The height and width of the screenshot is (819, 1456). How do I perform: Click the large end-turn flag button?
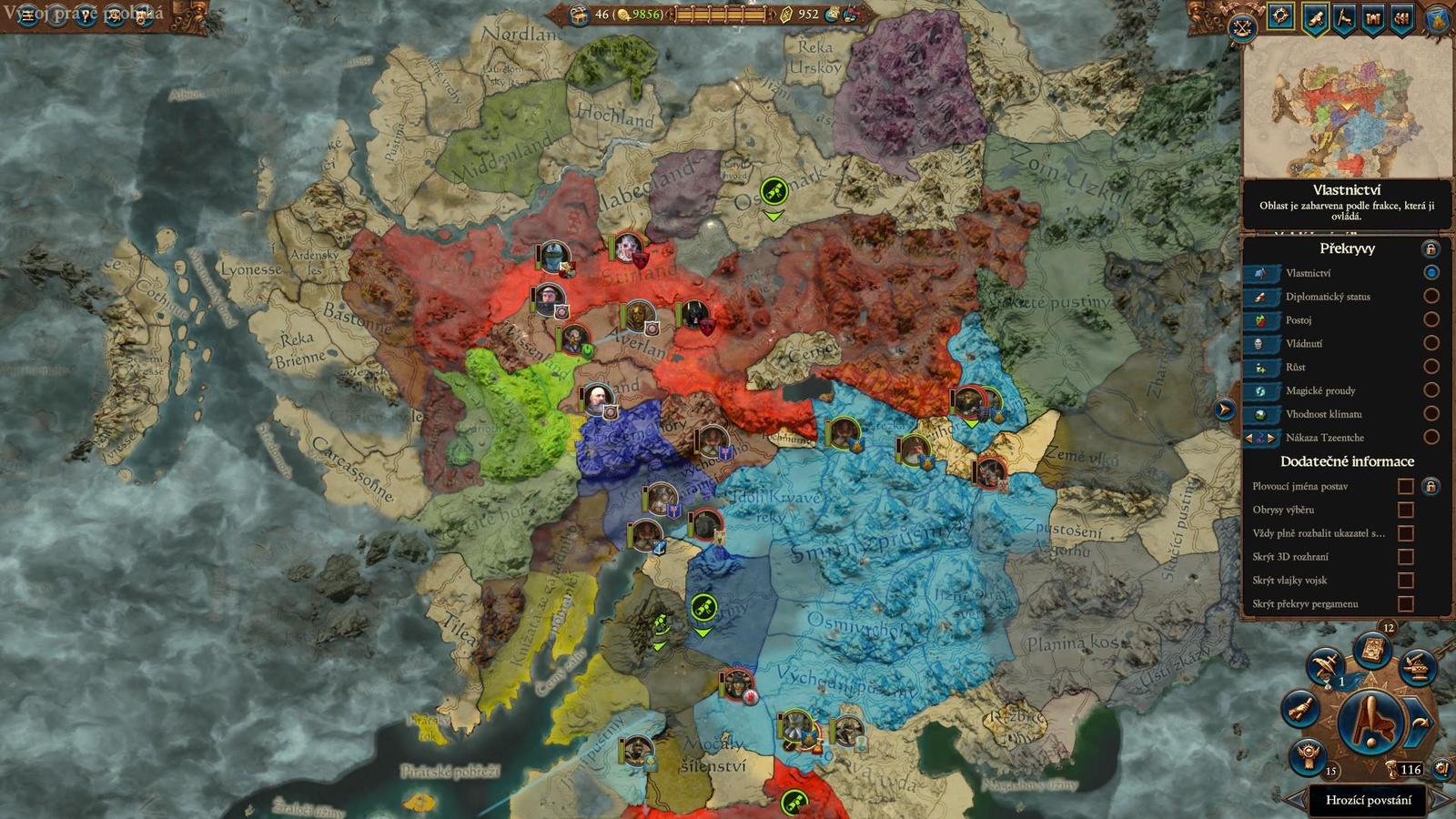[1370, 722]
